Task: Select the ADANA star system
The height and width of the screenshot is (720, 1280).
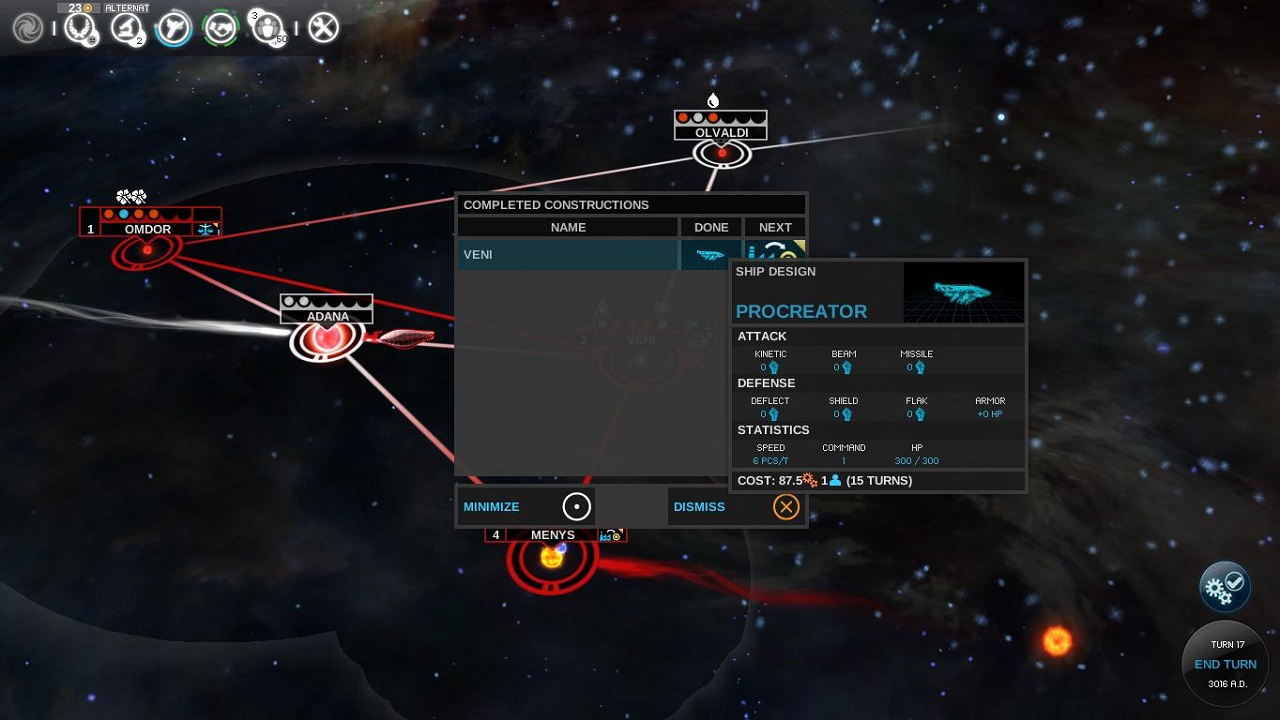Action: [x=325, y=338]
